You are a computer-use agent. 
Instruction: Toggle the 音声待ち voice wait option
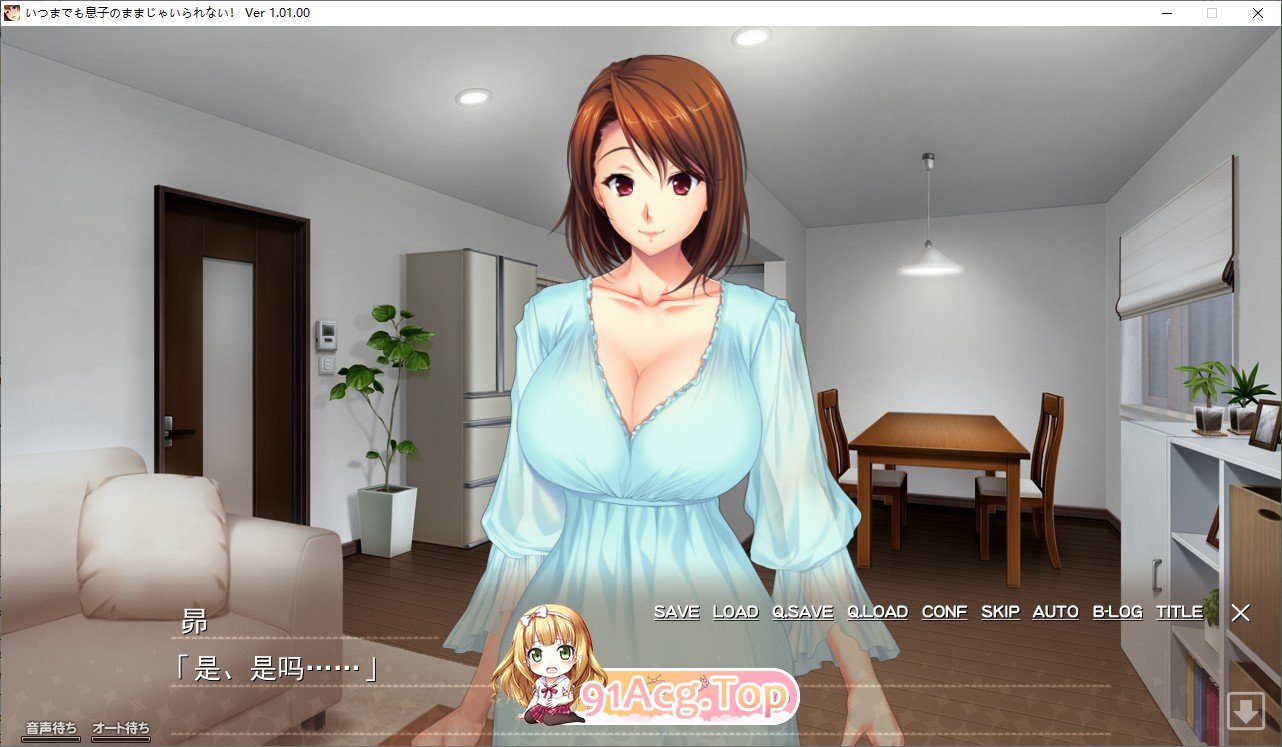coord(51,729)
